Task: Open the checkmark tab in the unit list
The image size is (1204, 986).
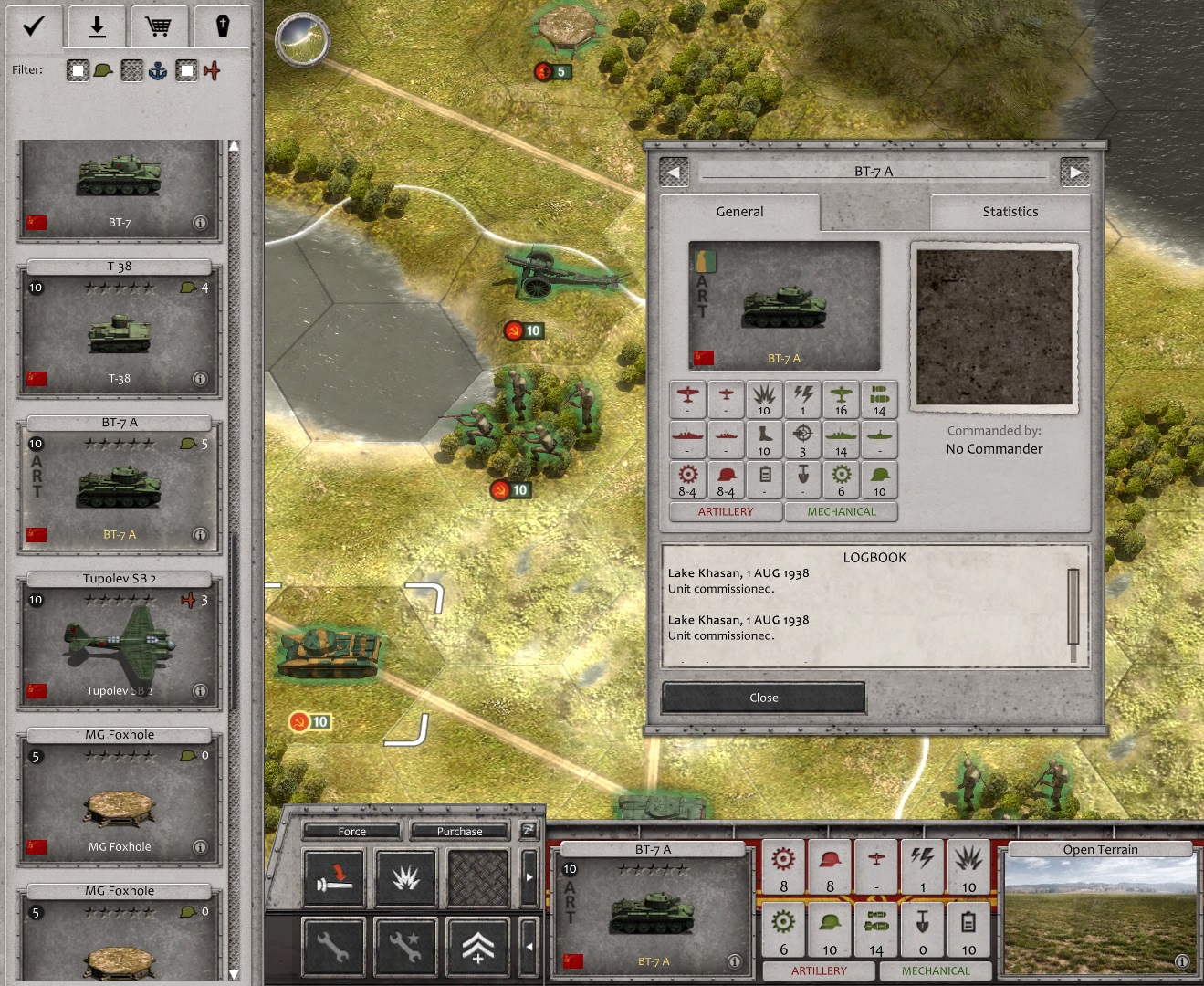Action: 34,26
